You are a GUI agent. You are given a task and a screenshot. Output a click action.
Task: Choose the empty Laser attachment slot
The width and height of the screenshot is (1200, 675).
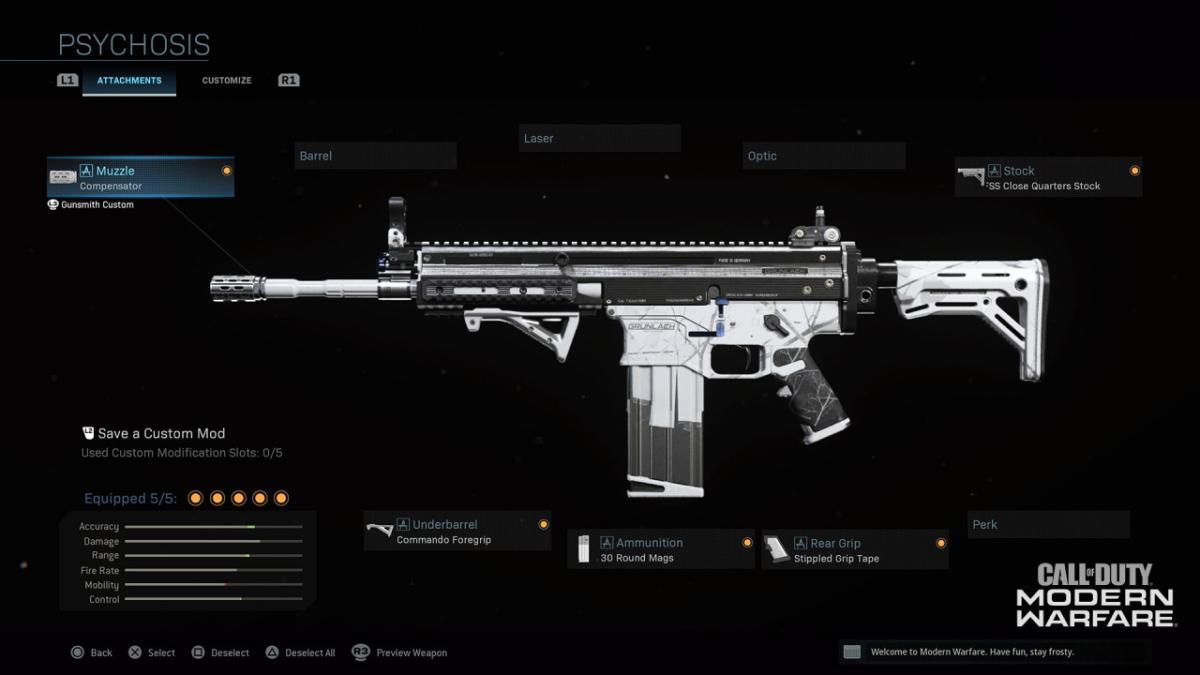click(600, 138)
